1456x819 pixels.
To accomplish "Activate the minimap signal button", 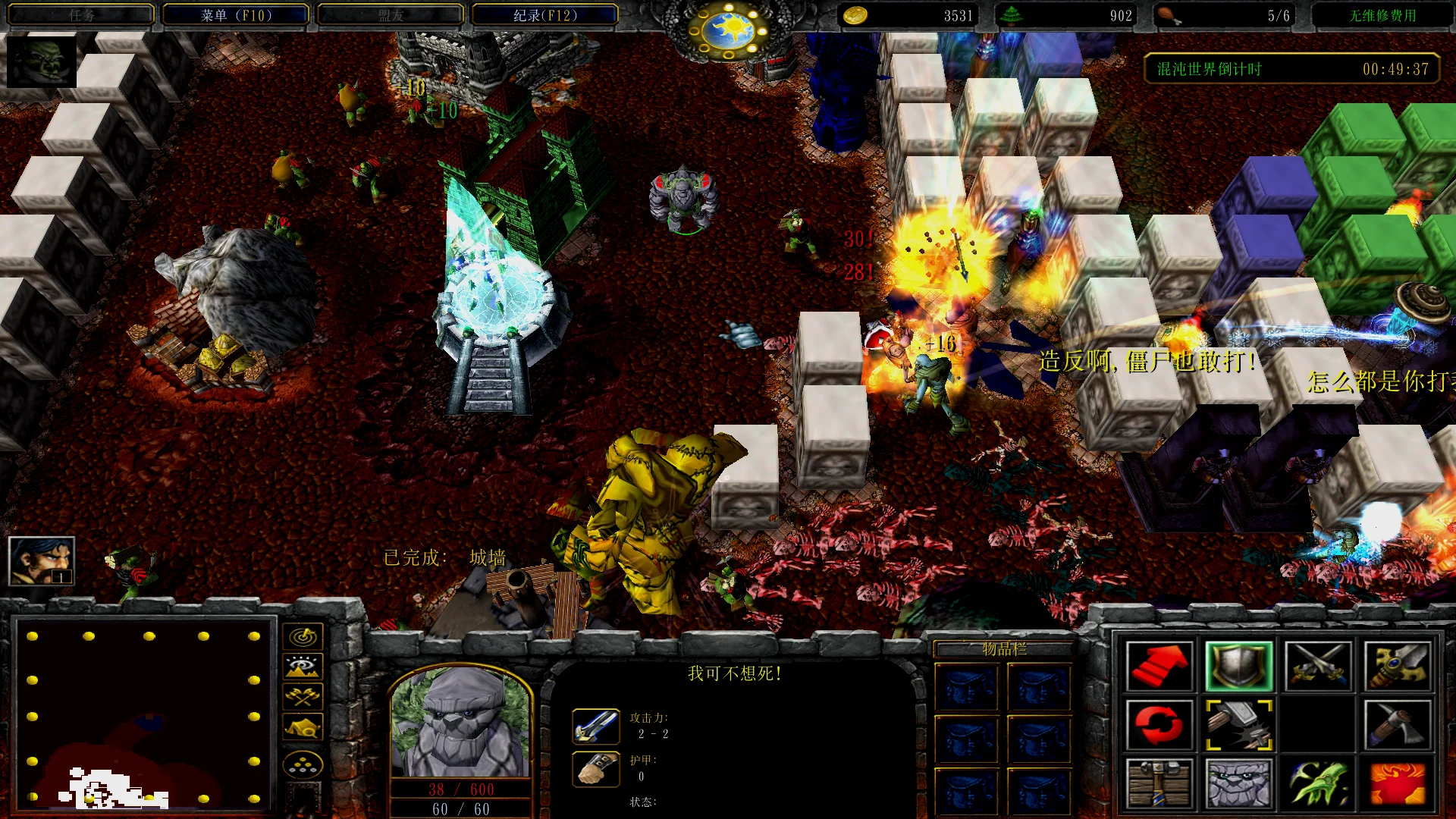I will click(x=303, y=636).
